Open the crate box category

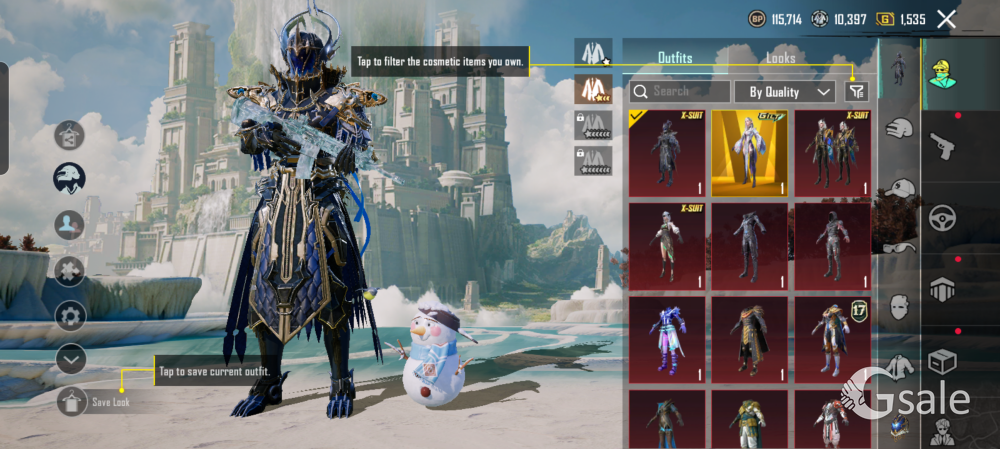point(942,361)
